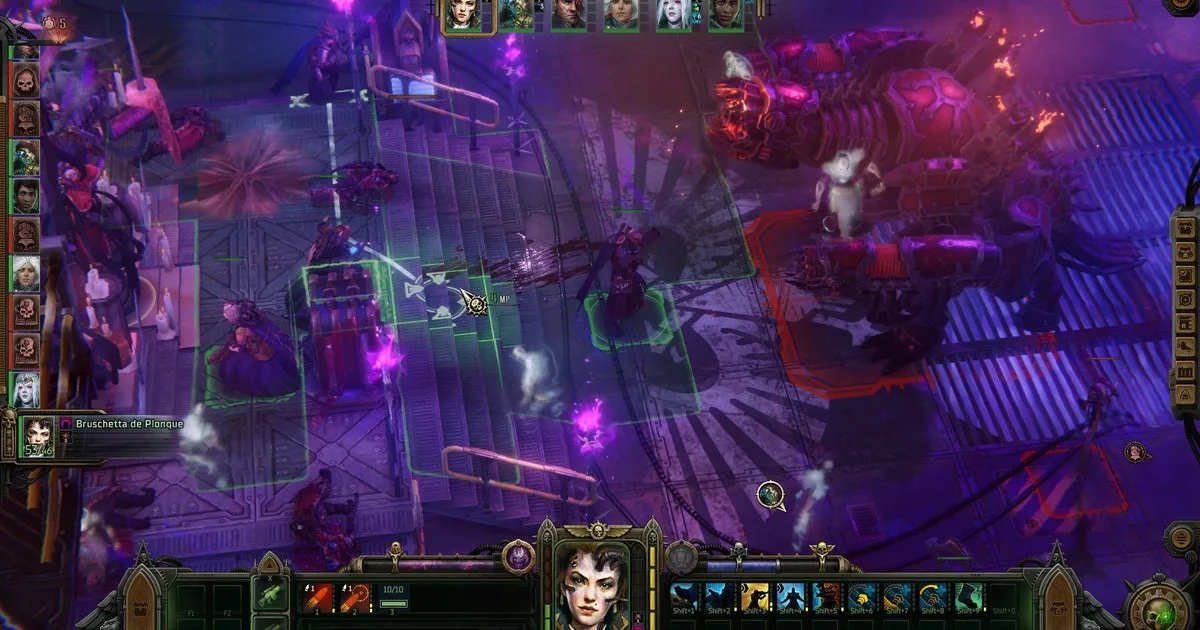Activate the red single-shot attack ability
The width and height of the screenshot is (1200, 630).
(317, 596)
